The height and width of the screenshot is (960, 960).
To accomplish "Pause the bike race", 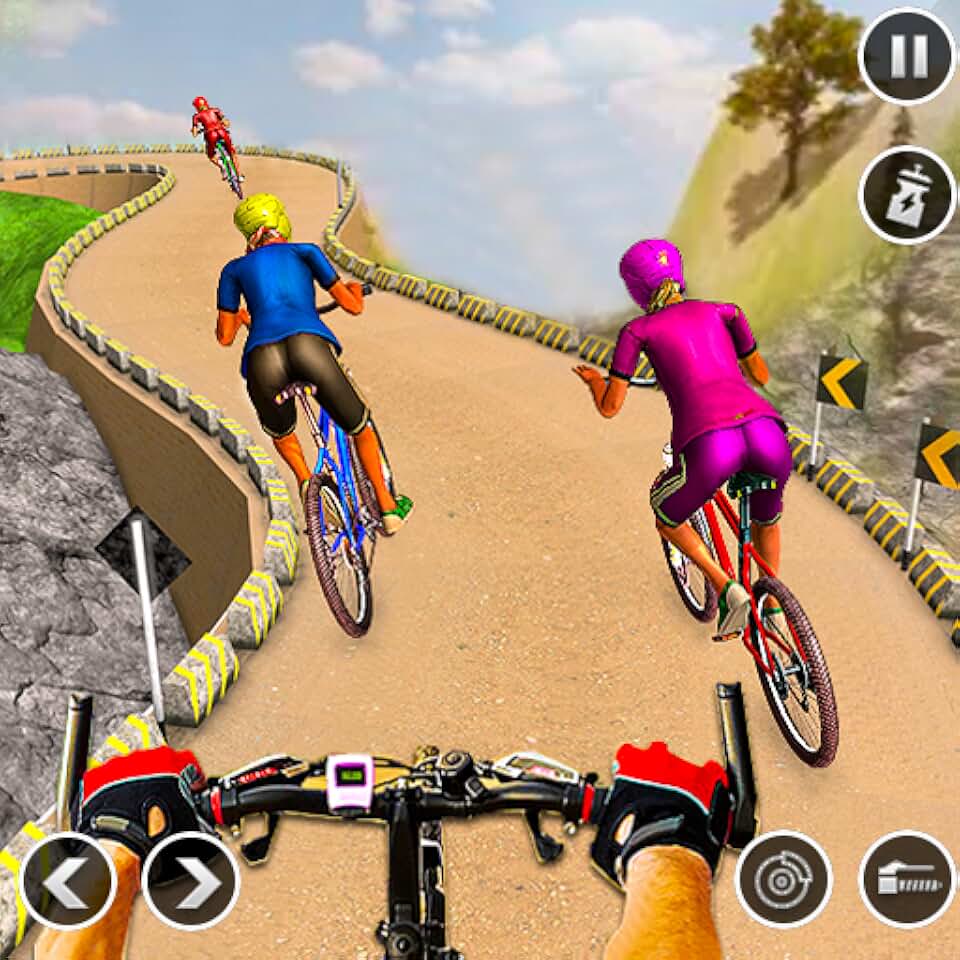I will click(x=907, y=56).
